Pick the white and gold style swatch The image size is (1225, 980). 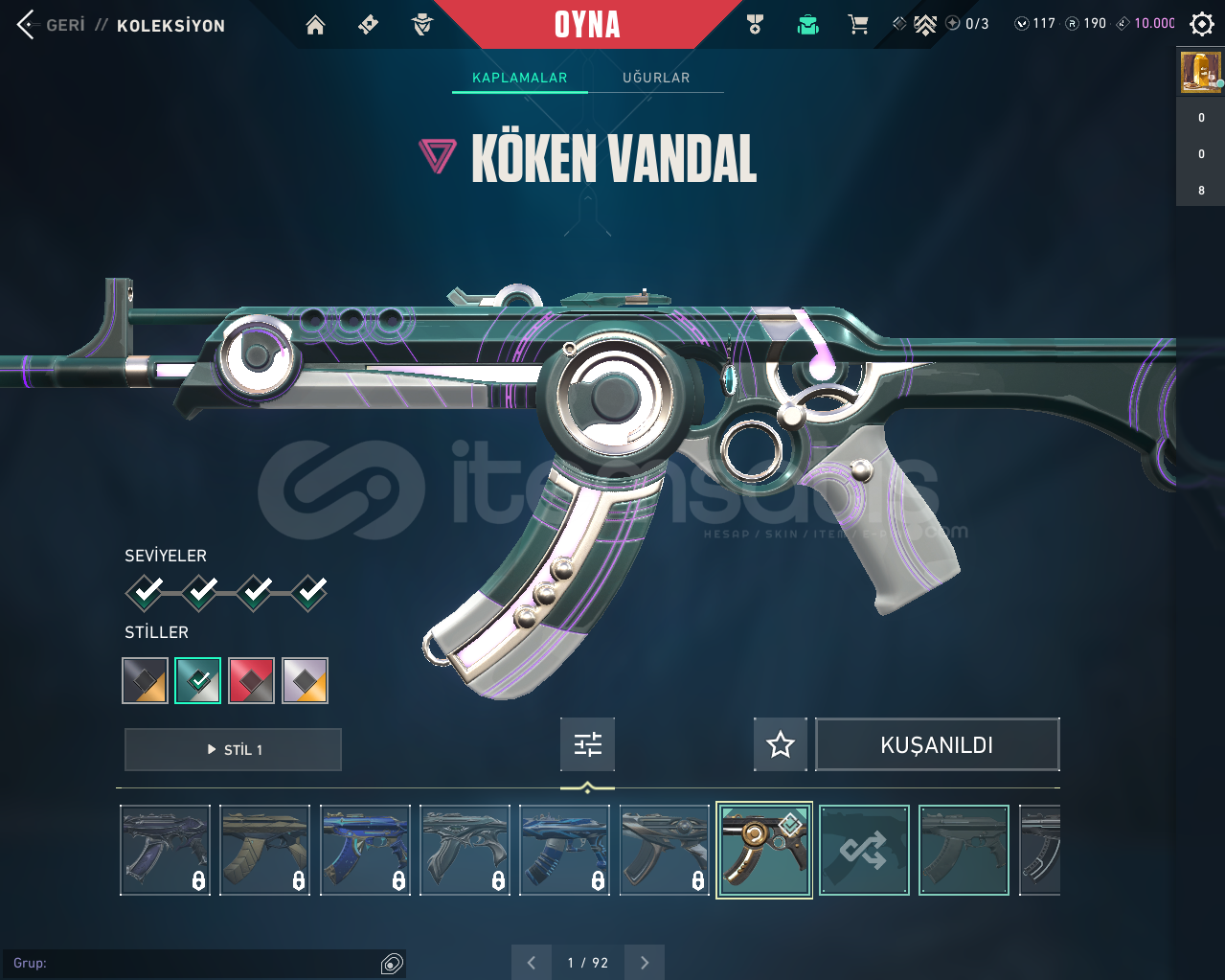(x=306, y=680)
